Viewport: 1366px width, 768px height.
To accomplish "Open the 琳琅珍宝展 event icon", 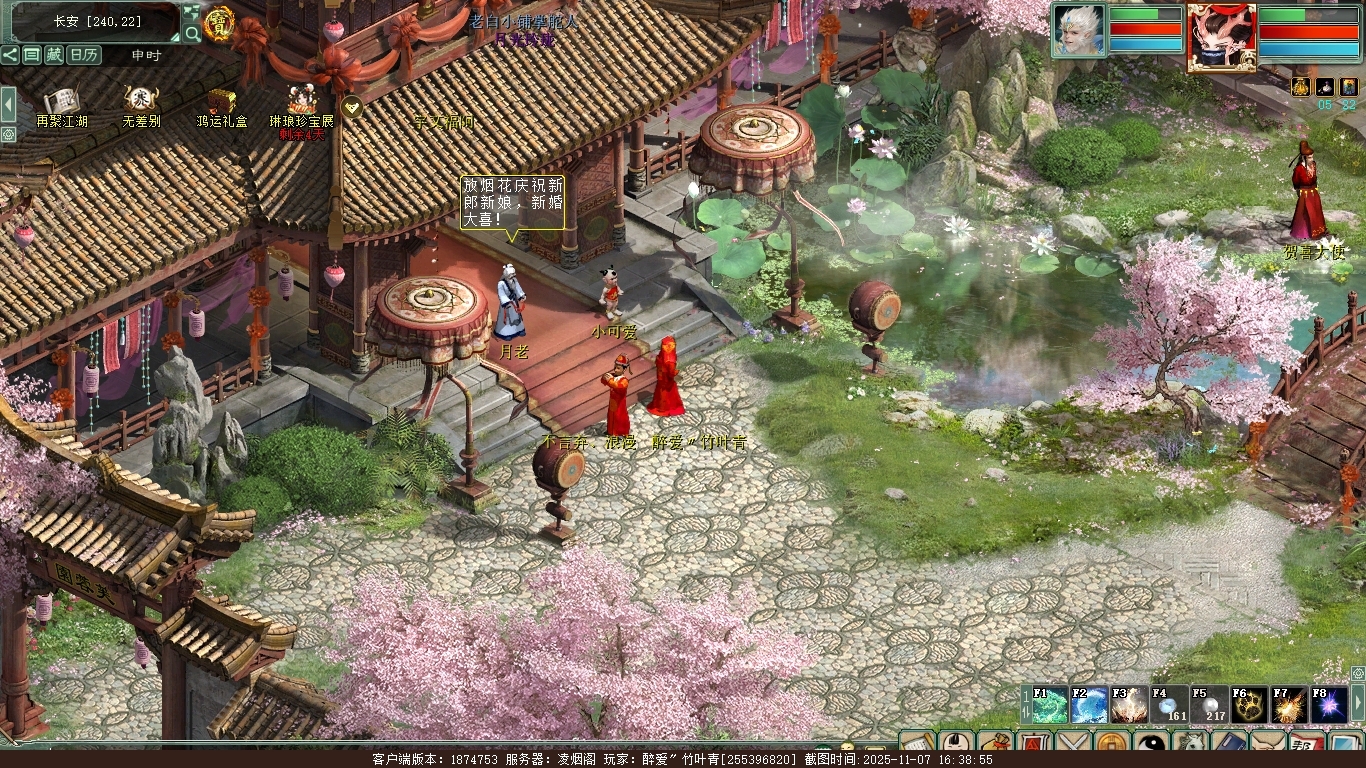I will [x=302, y=101].
